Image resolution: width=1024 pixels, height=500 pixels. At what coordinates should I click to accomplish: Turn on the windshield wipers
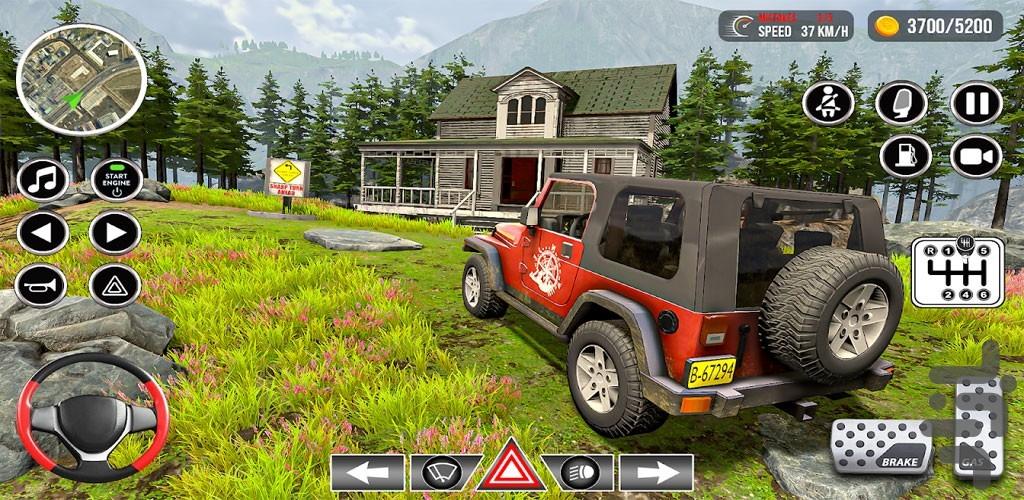click(441, 472)
